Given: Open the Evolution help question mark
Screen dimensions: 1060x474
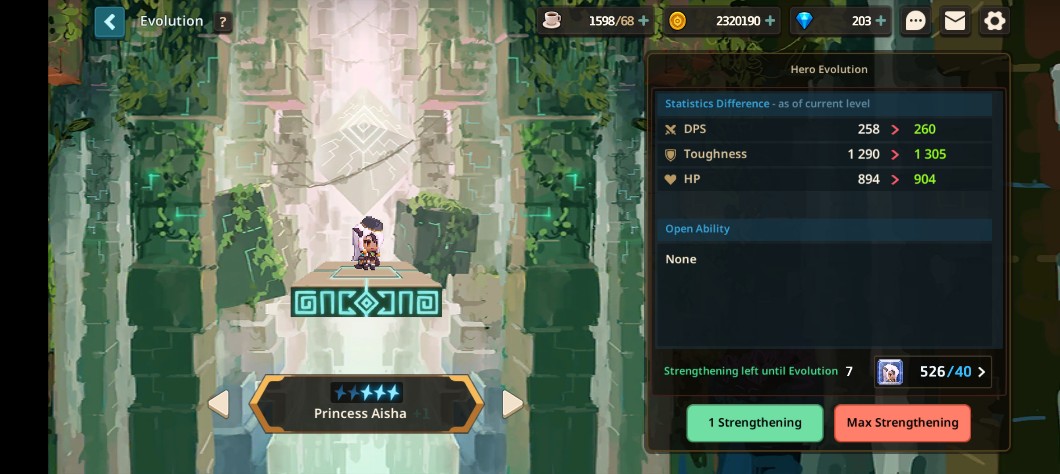Looking at the screenshot, I should pyautogui.click(x=222, y=21).
